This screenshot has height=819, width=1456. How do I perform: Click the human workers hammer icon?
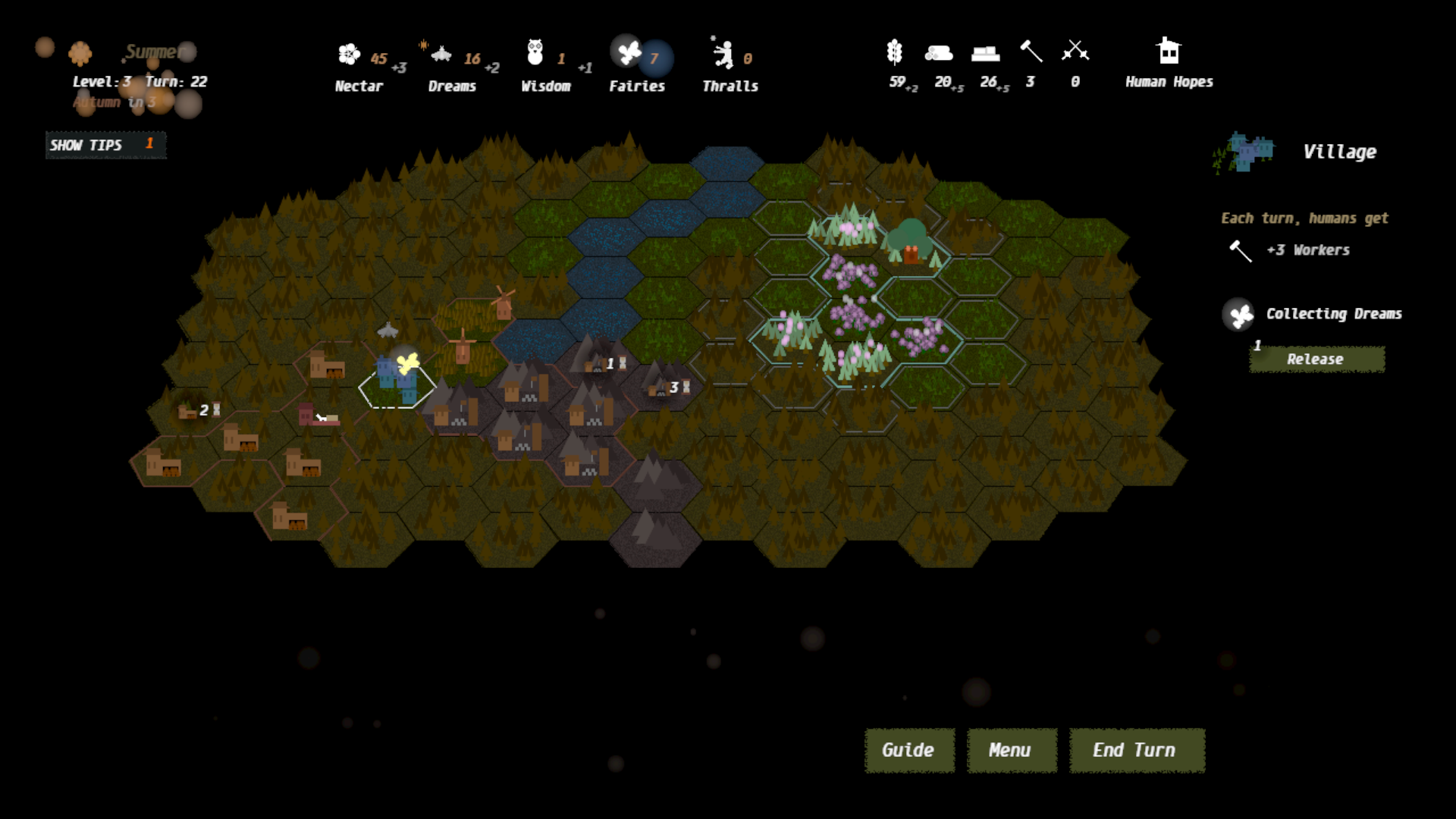[1031, 51]
